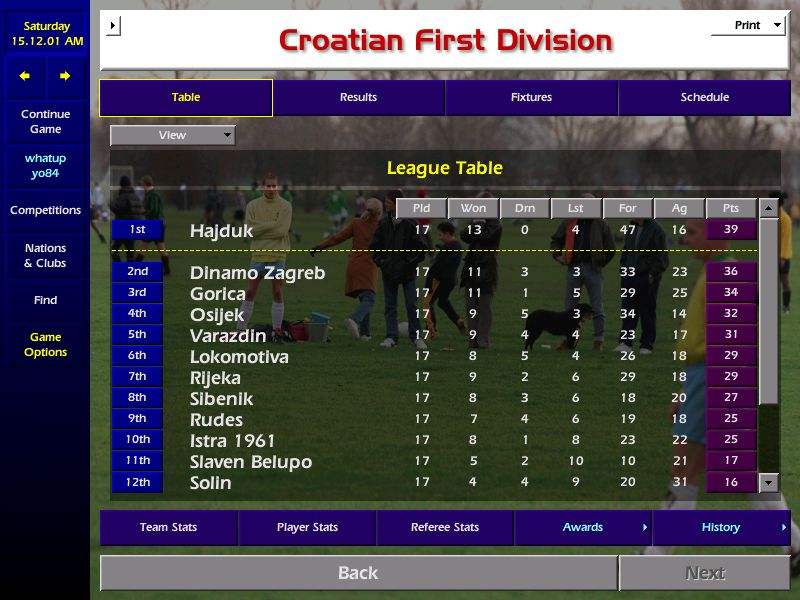Open the View dropdown
The image size is (800, 600).
pyautogui.click(x=173, y=135)
